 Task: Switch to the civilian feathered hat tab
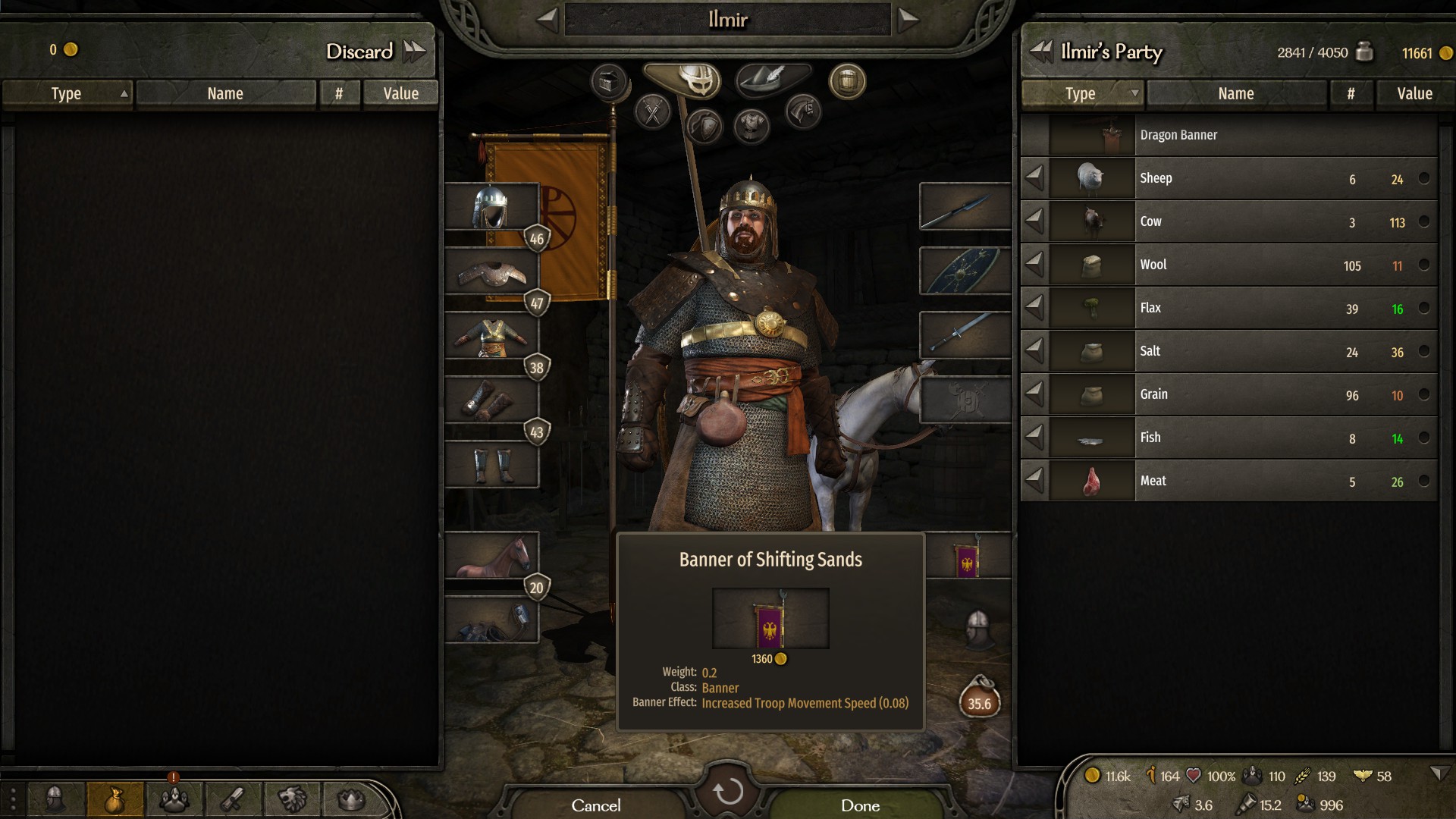click(x=772, y=78)
